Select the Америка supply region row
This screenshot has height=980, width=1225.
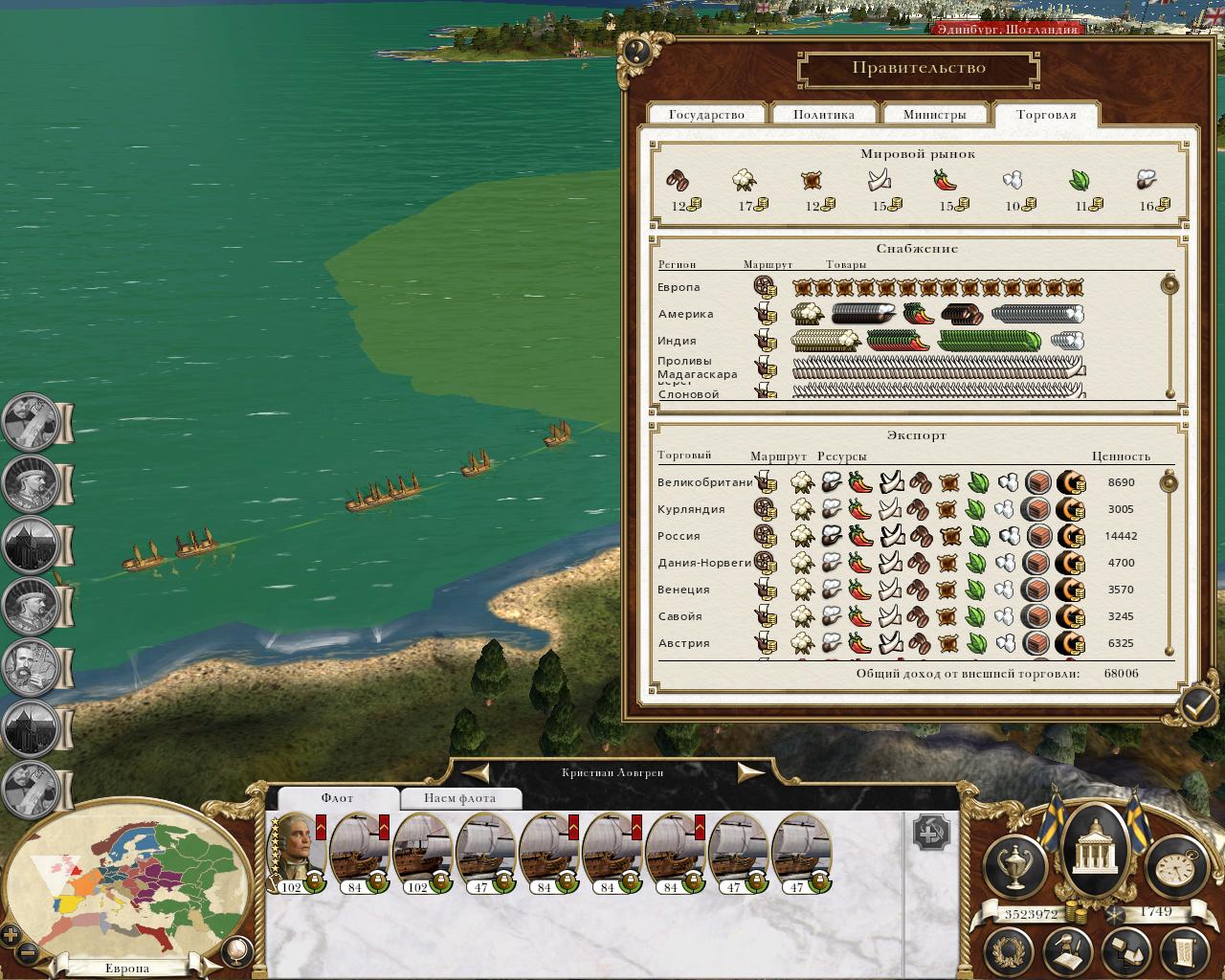685,314
